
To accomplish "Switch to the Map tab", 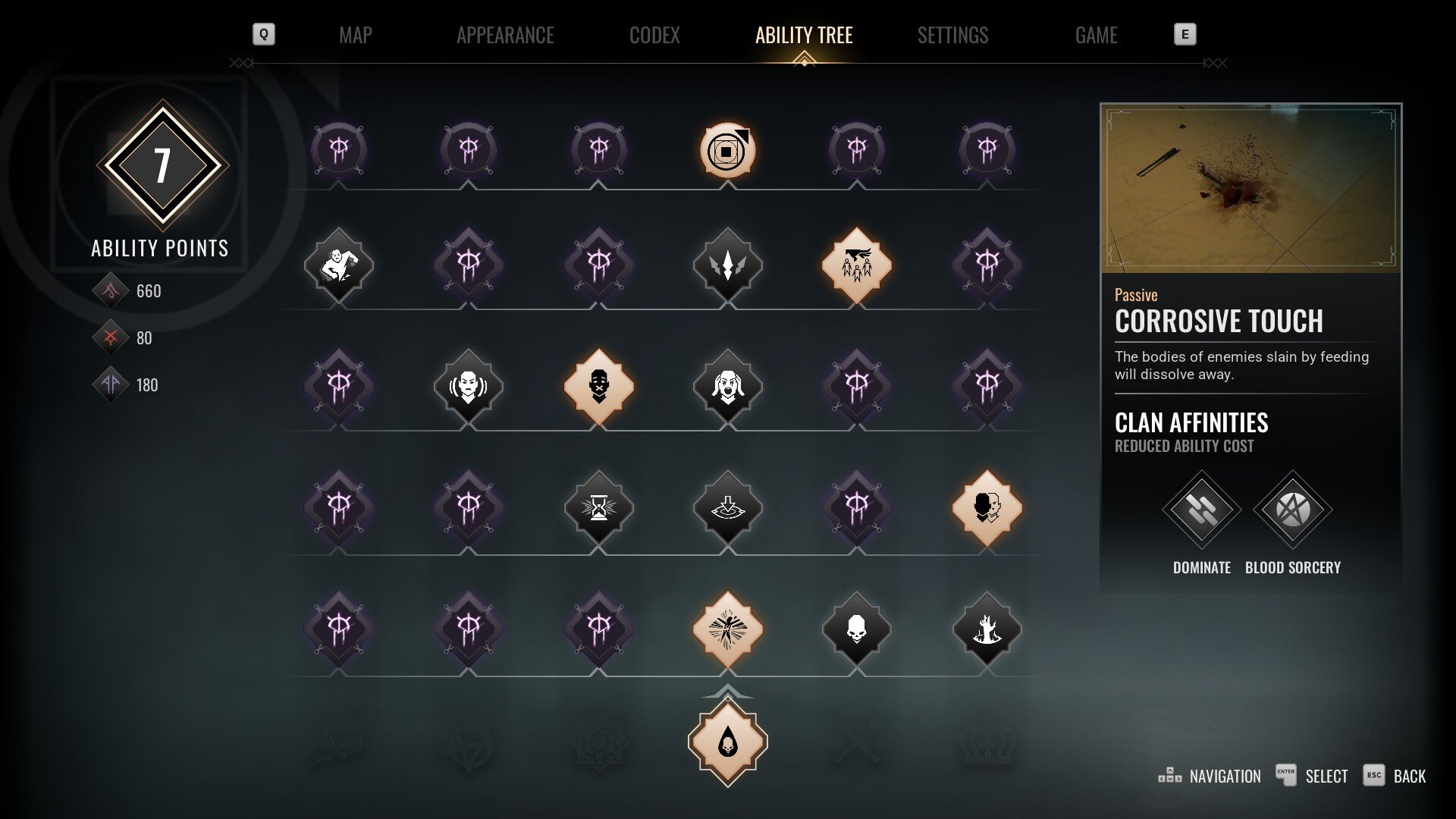I will click(x=355, y=35).
